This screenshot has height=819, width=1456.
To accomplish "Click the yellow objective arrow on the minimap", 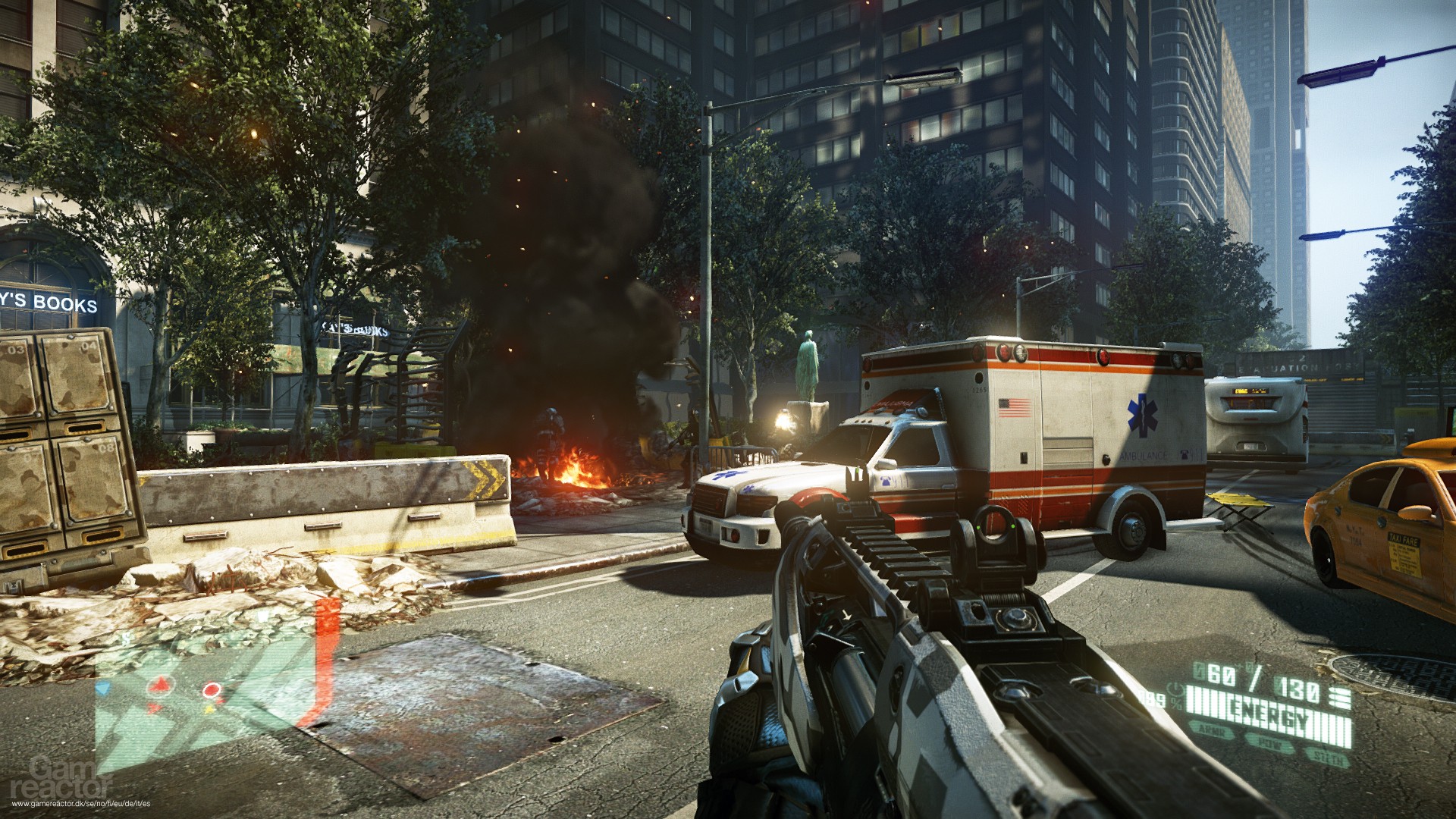I will (x=209, y=709).
